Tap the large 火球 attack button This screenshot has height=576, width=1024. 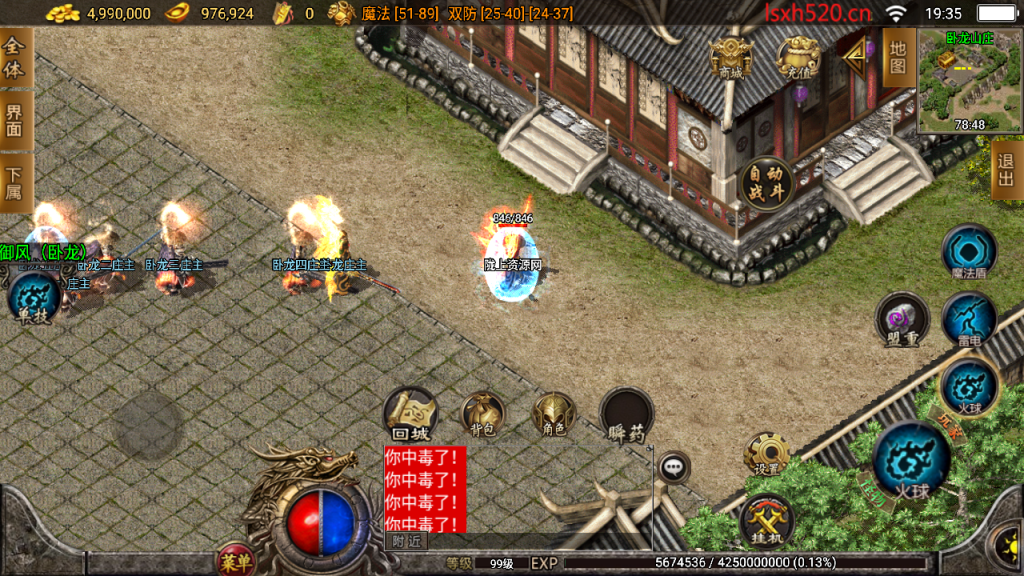coord(911,459)
